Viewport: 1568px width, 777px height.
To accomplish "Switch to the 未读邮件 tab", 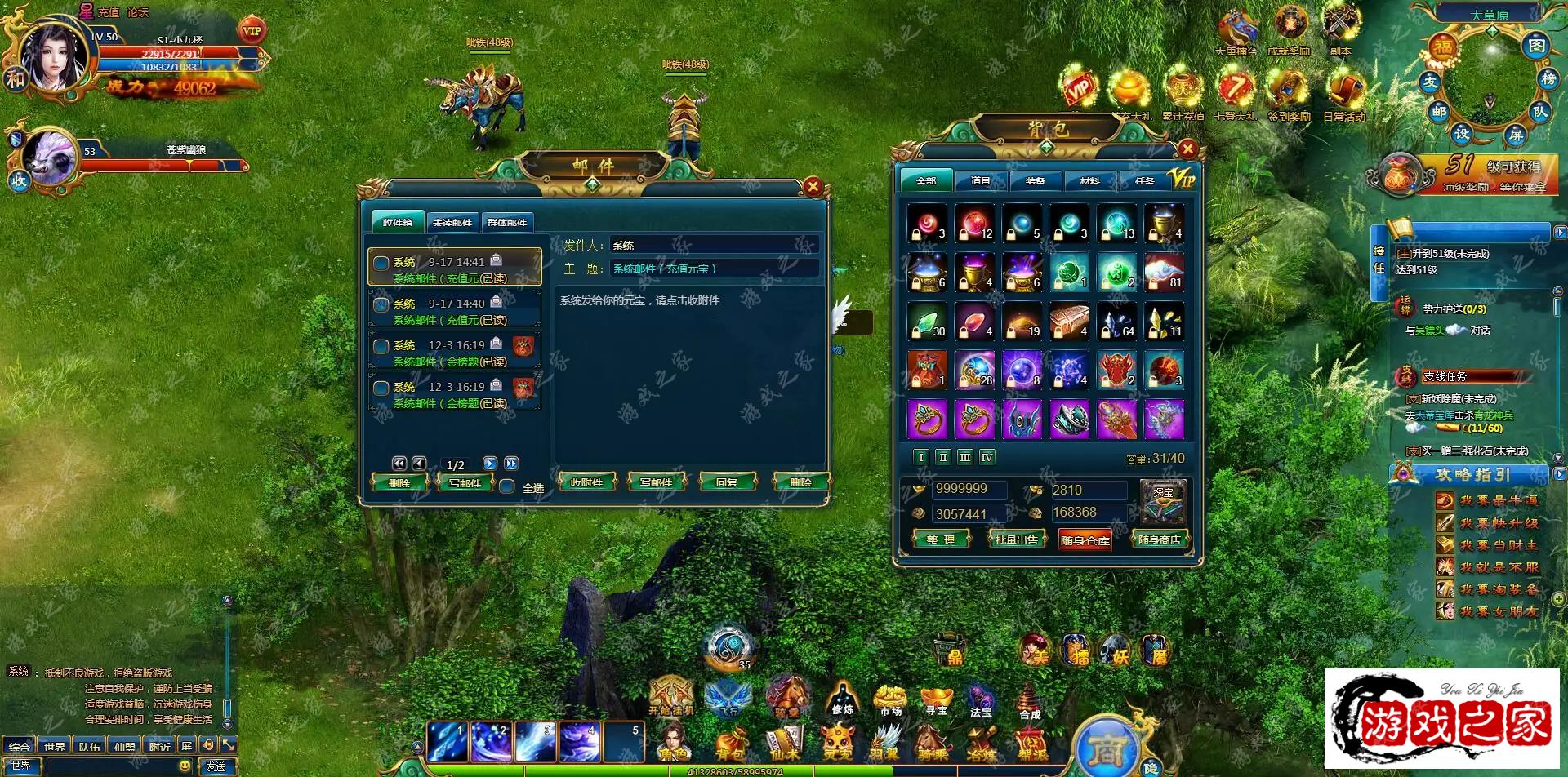I will 452,222.
